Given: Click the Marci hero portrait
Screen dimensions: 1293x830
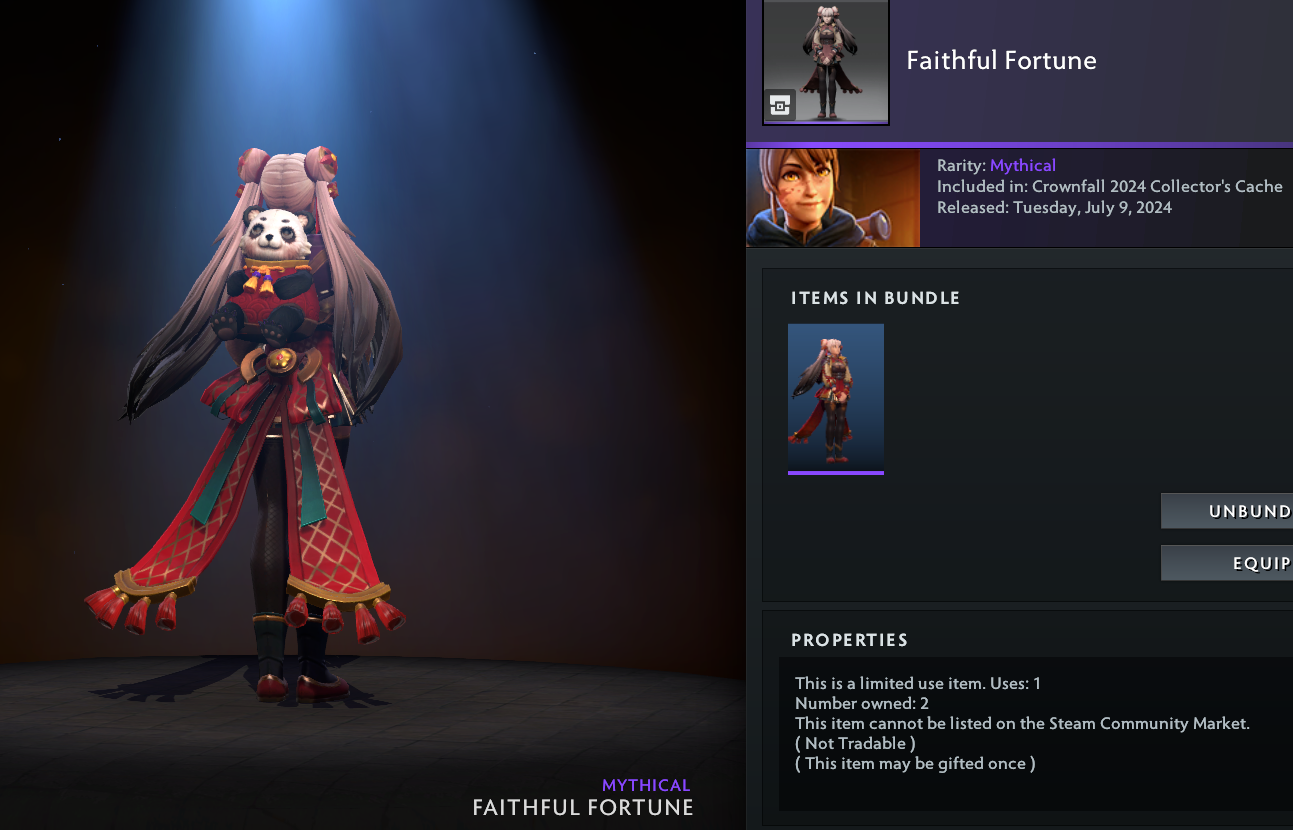Looking at the screenshot, I should pos(833,198).
